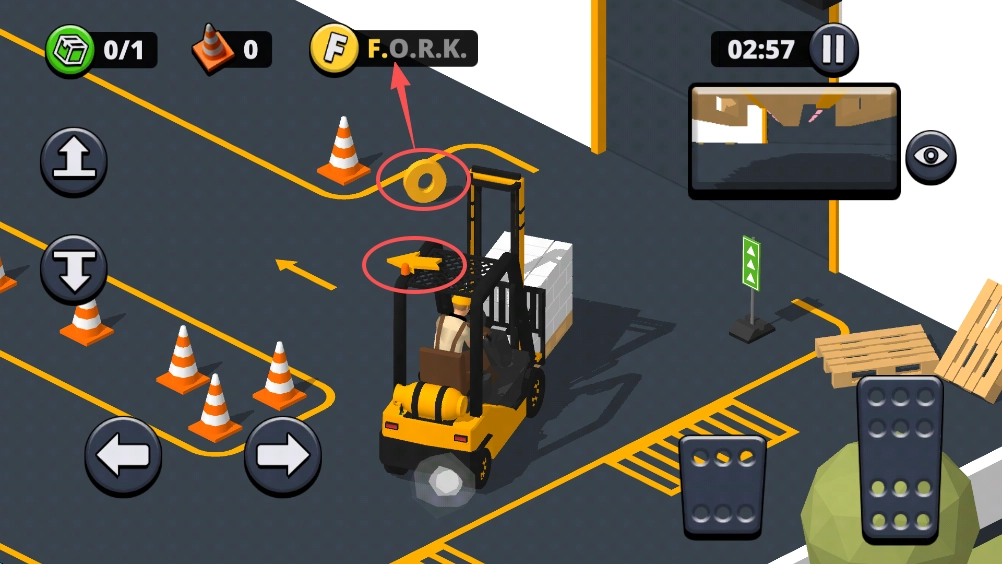Toggle the camera view eye button
This screenshot has height=564, width=1002.
pyautogui.click(x=931, y=157)
